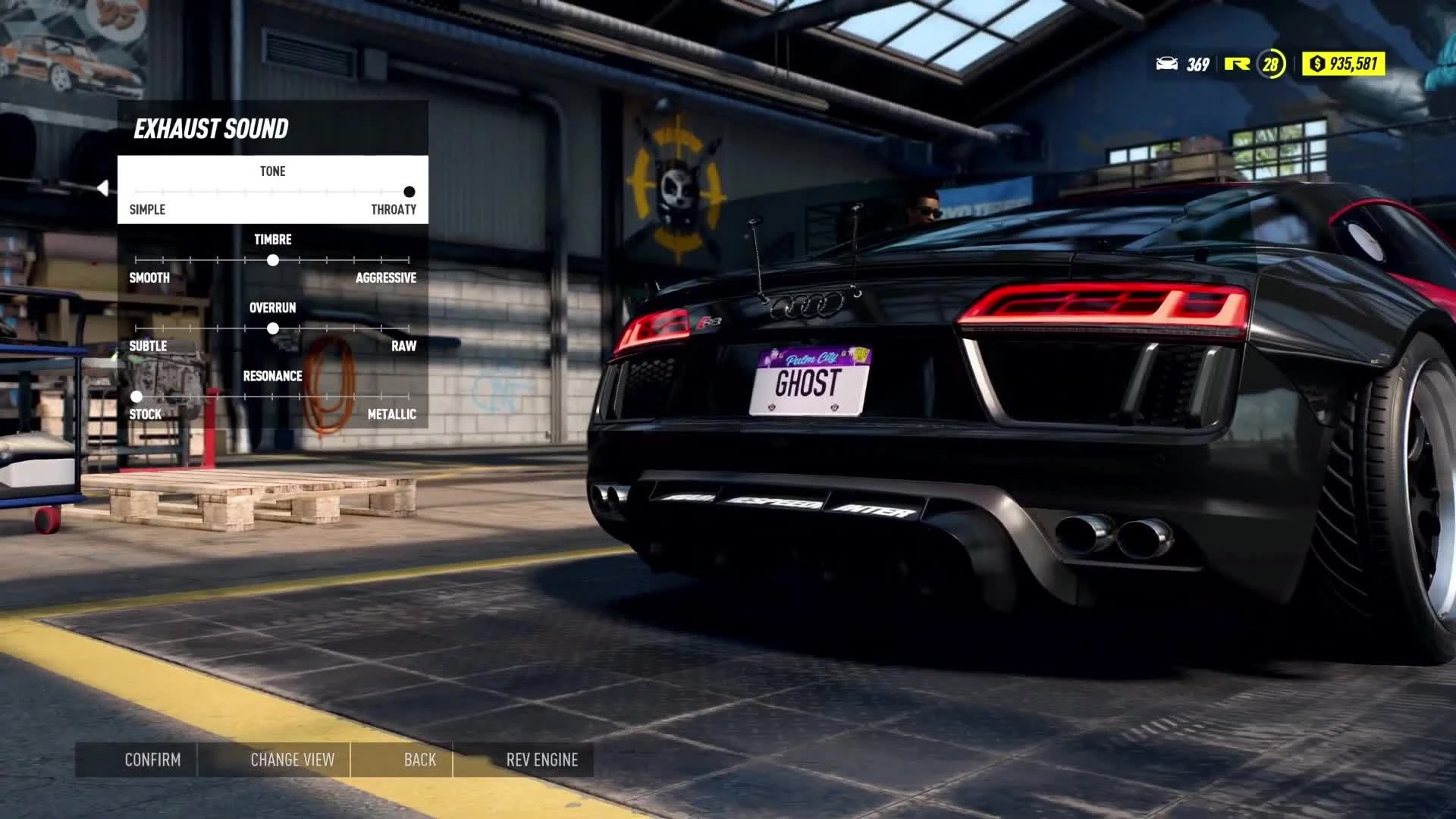
Task: Set Tone to SIMPLE
Action: coord(149,210)
